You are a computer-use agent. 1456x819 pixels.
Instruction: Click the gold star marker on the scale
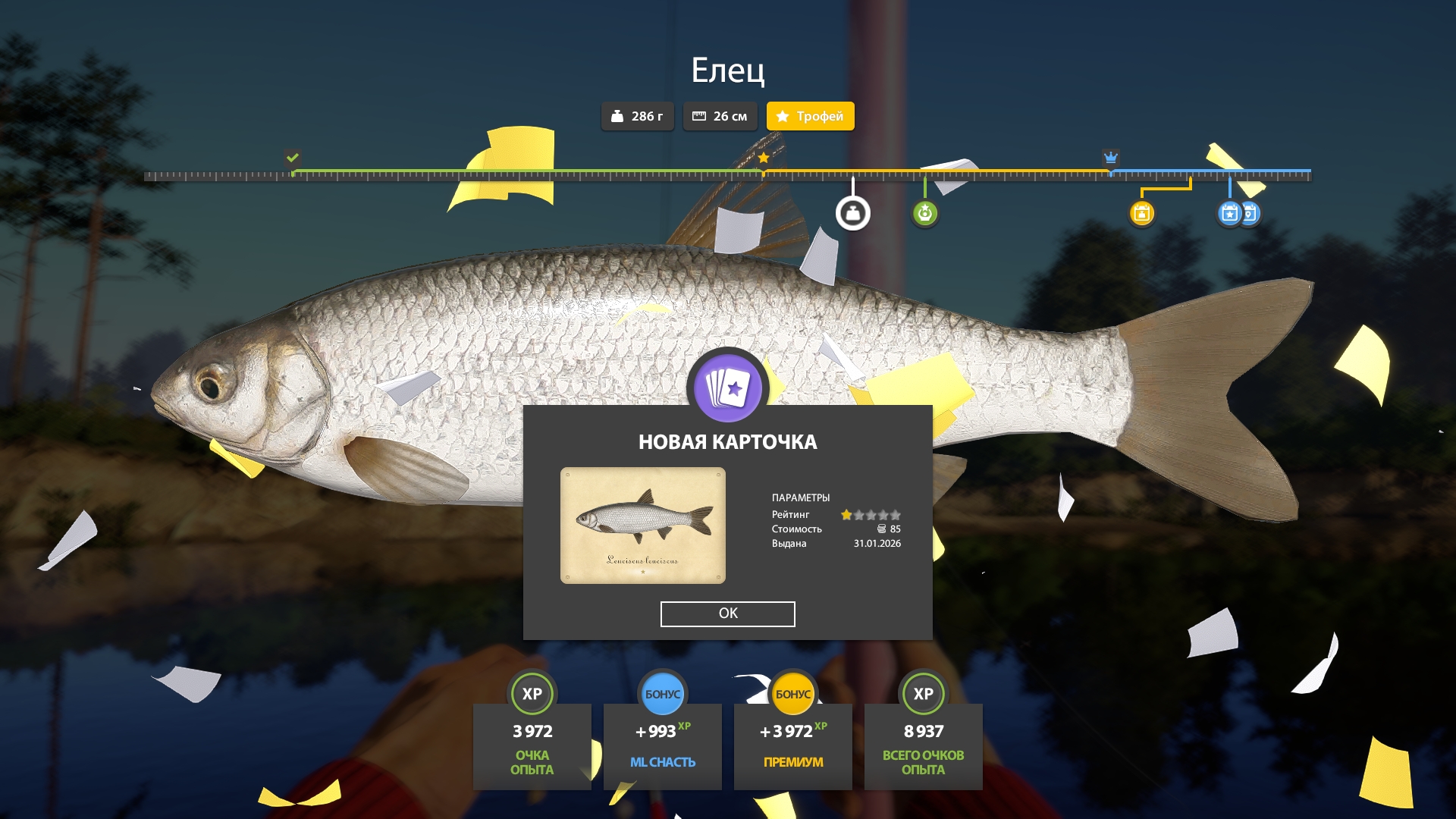pos(764,158)
